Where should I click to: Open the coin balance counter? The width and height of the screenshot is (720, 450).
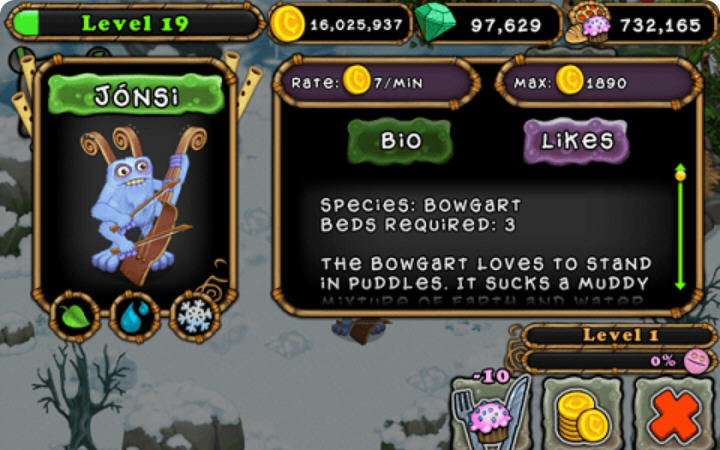pos(340,24)
